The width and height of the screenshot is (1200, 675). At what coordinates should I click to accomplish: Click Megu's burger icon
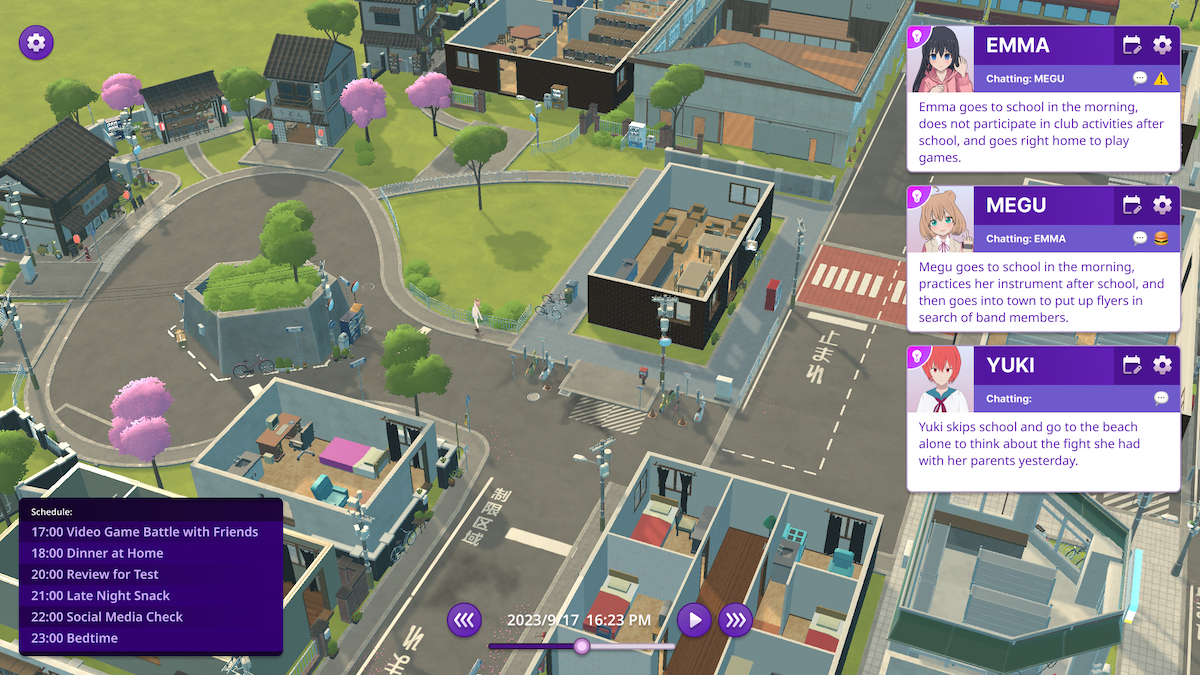tap(1161, 238)
